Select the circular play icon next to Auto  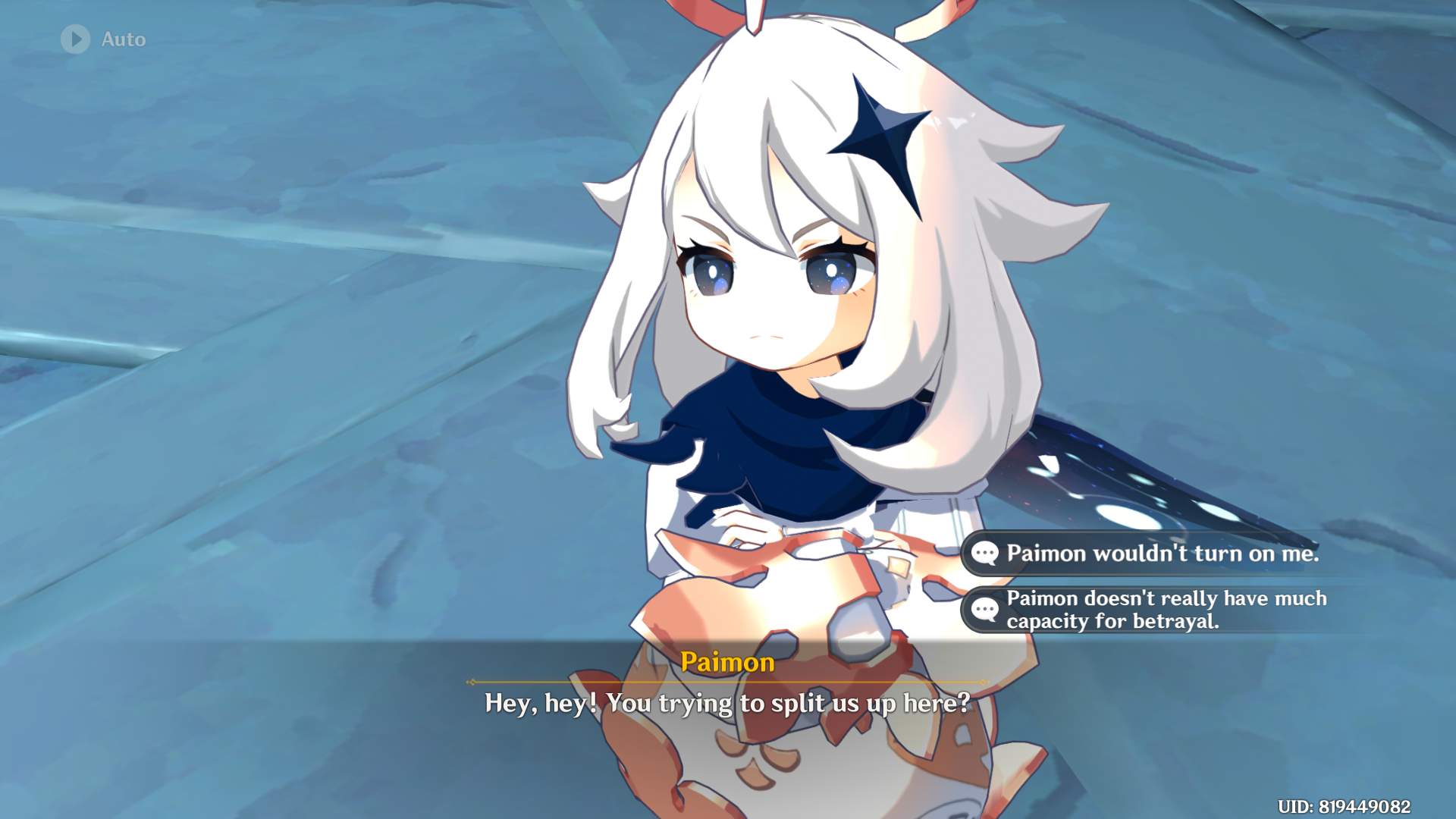74,39
